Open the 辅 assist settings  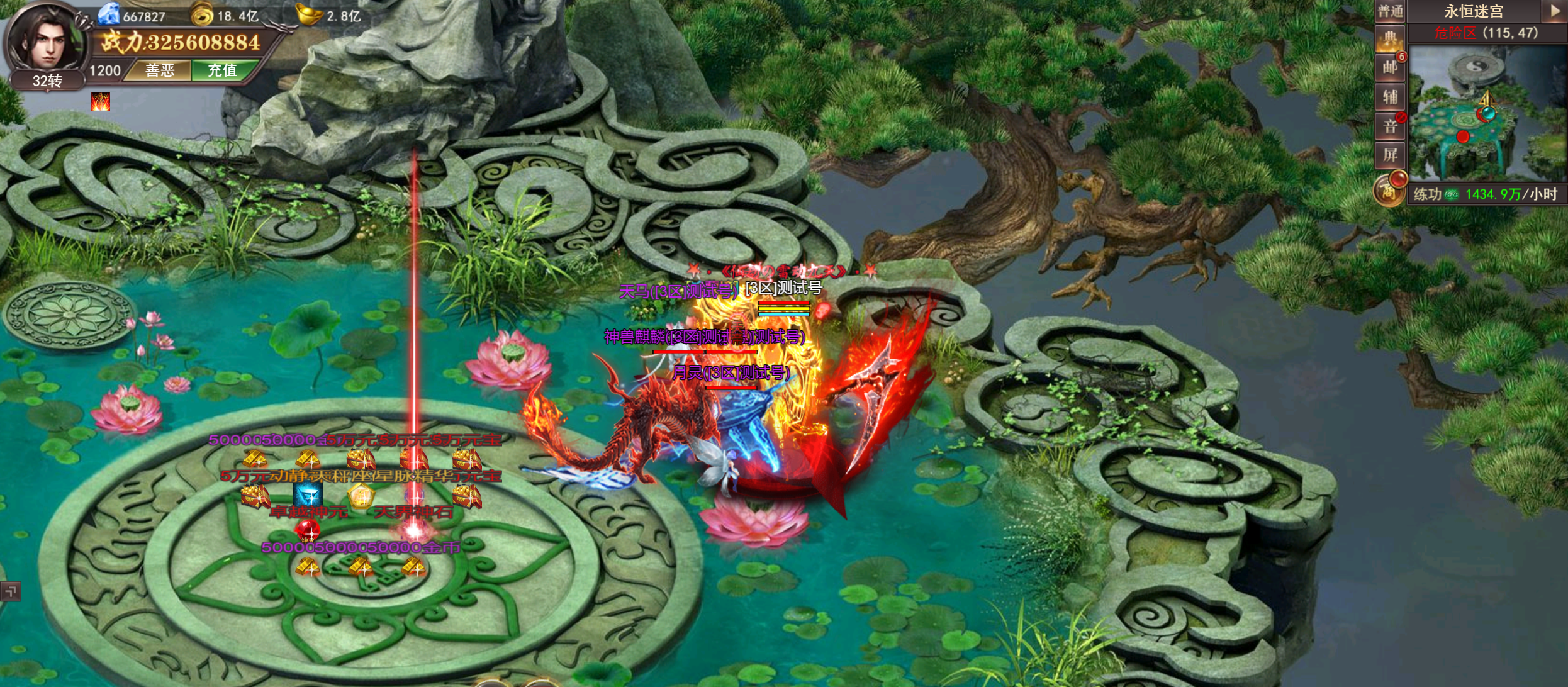[x=1390, y=97]
